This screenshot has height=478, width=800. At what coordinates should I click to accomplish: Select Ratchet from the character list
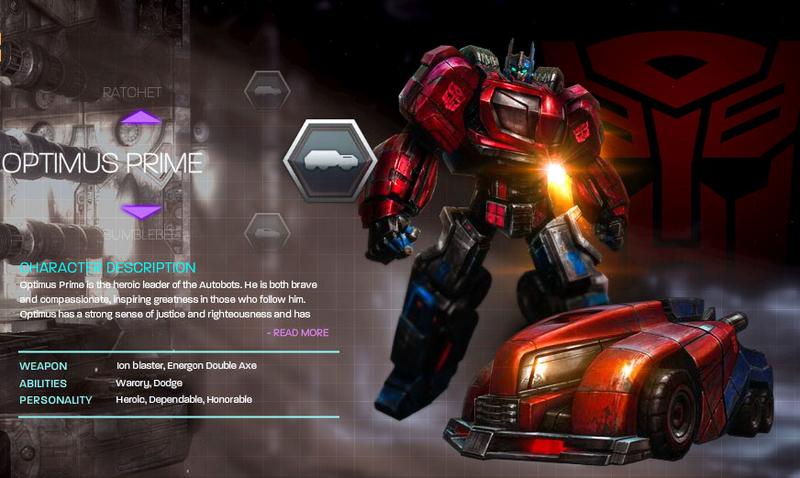click(132, 92)
